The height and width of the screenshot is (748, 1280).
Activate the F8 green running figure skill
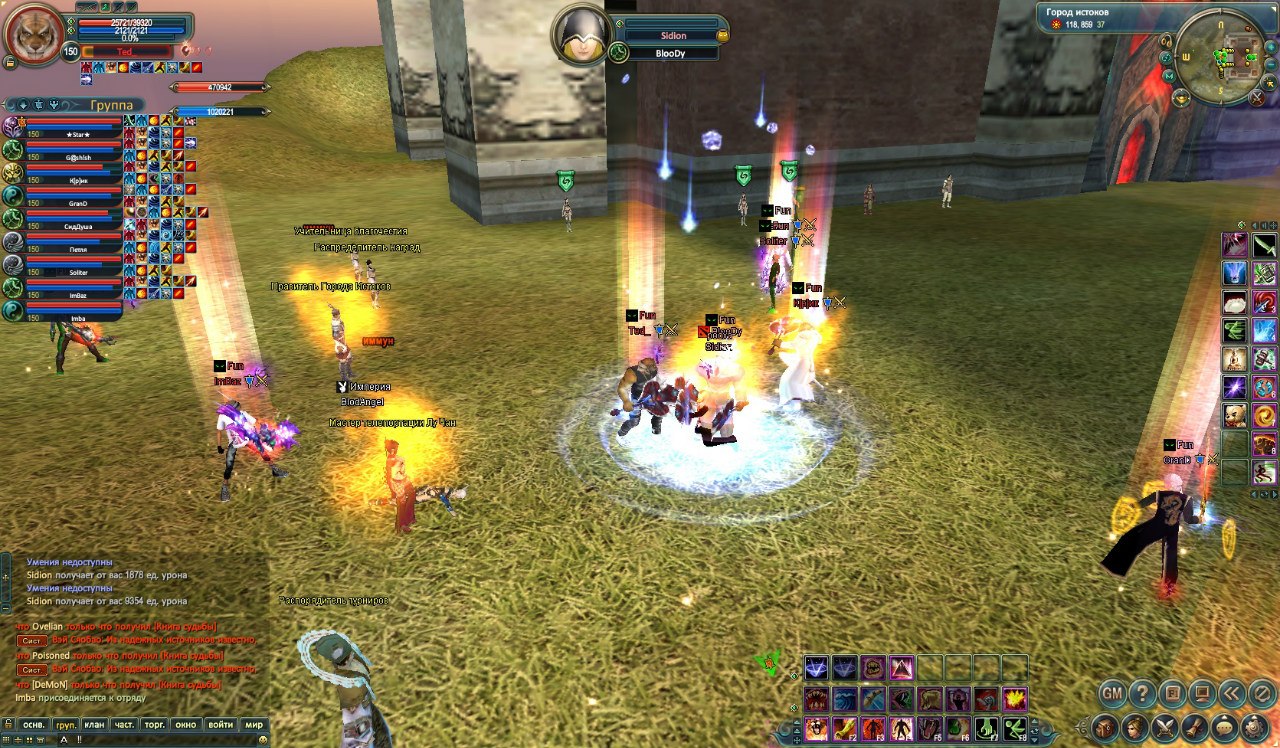1014,729
